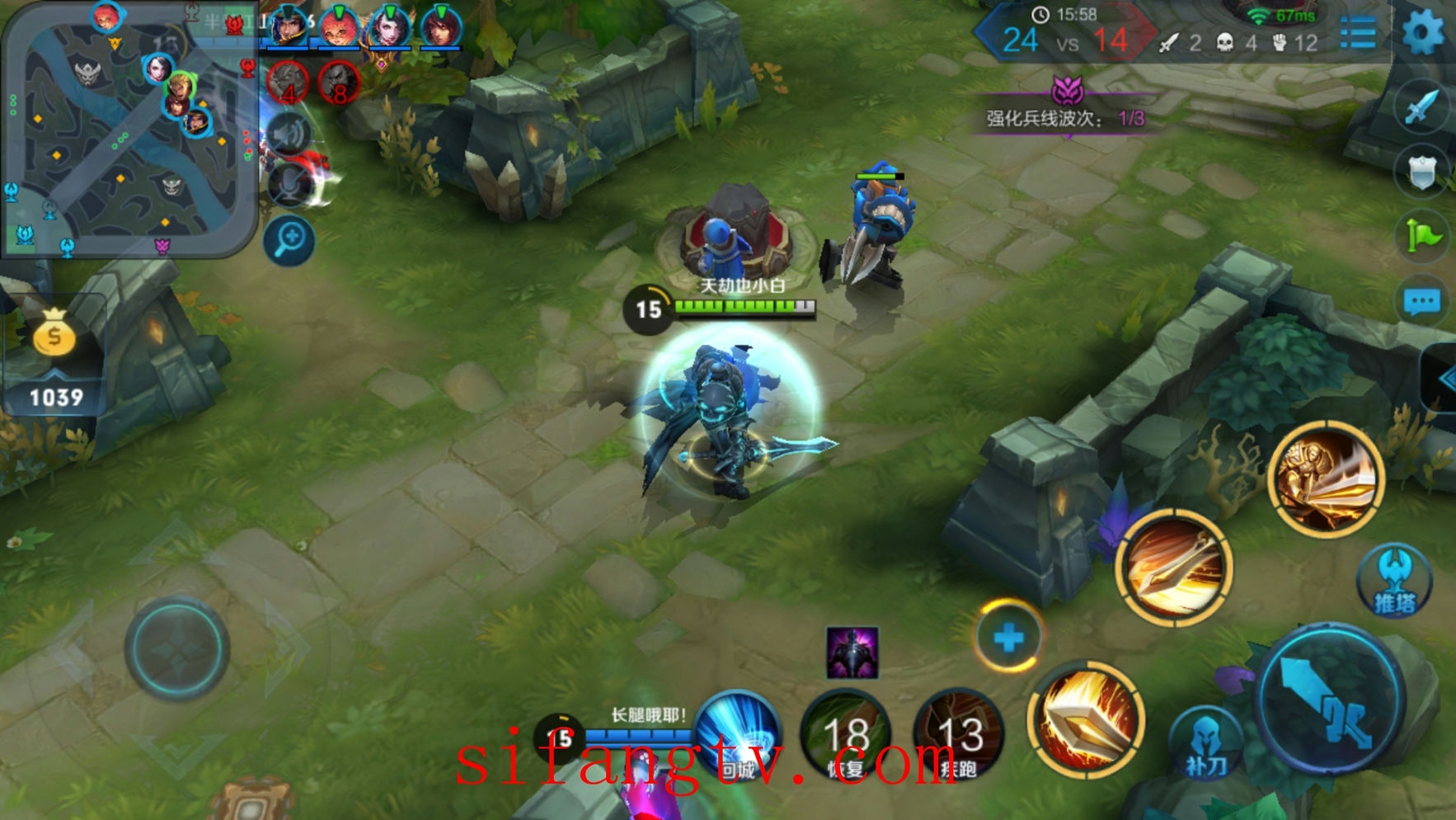Upgrade skill with the blue plus button

coord(1008,637)
